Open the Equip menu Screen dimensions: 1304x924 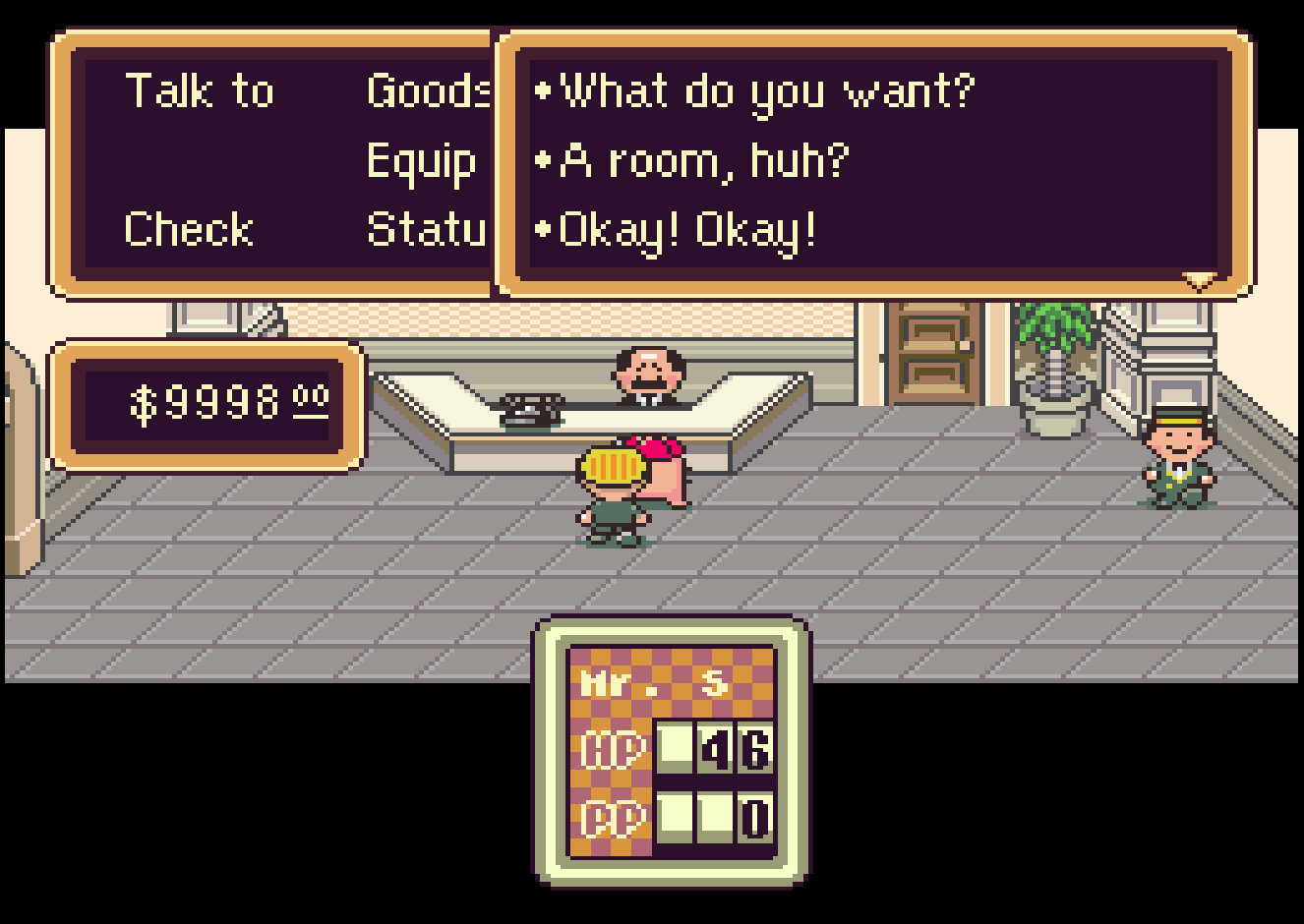coord(422,161)
